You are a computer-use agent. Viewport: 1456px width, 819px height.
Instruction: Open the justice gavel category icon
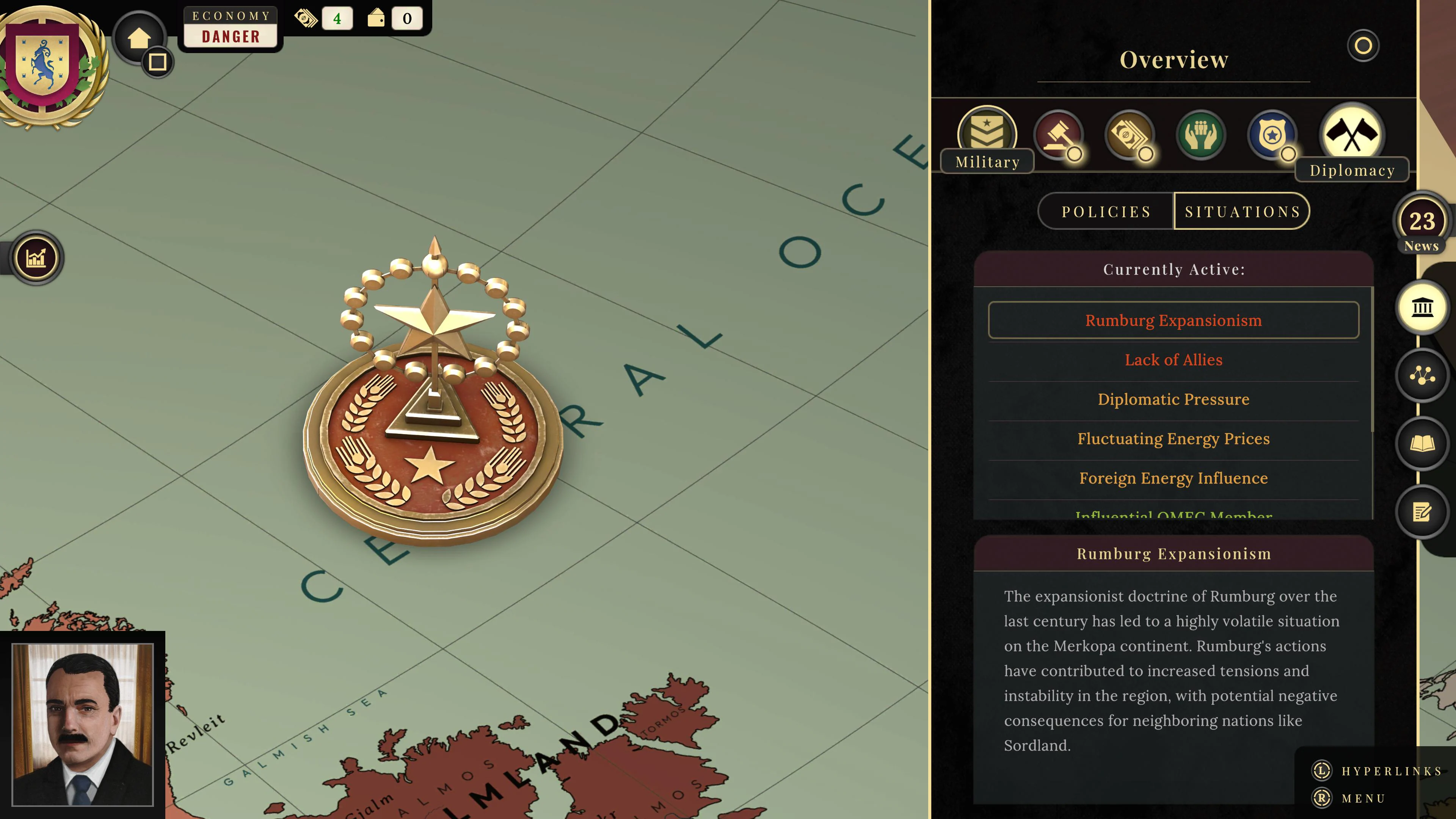coord(1059,135)
